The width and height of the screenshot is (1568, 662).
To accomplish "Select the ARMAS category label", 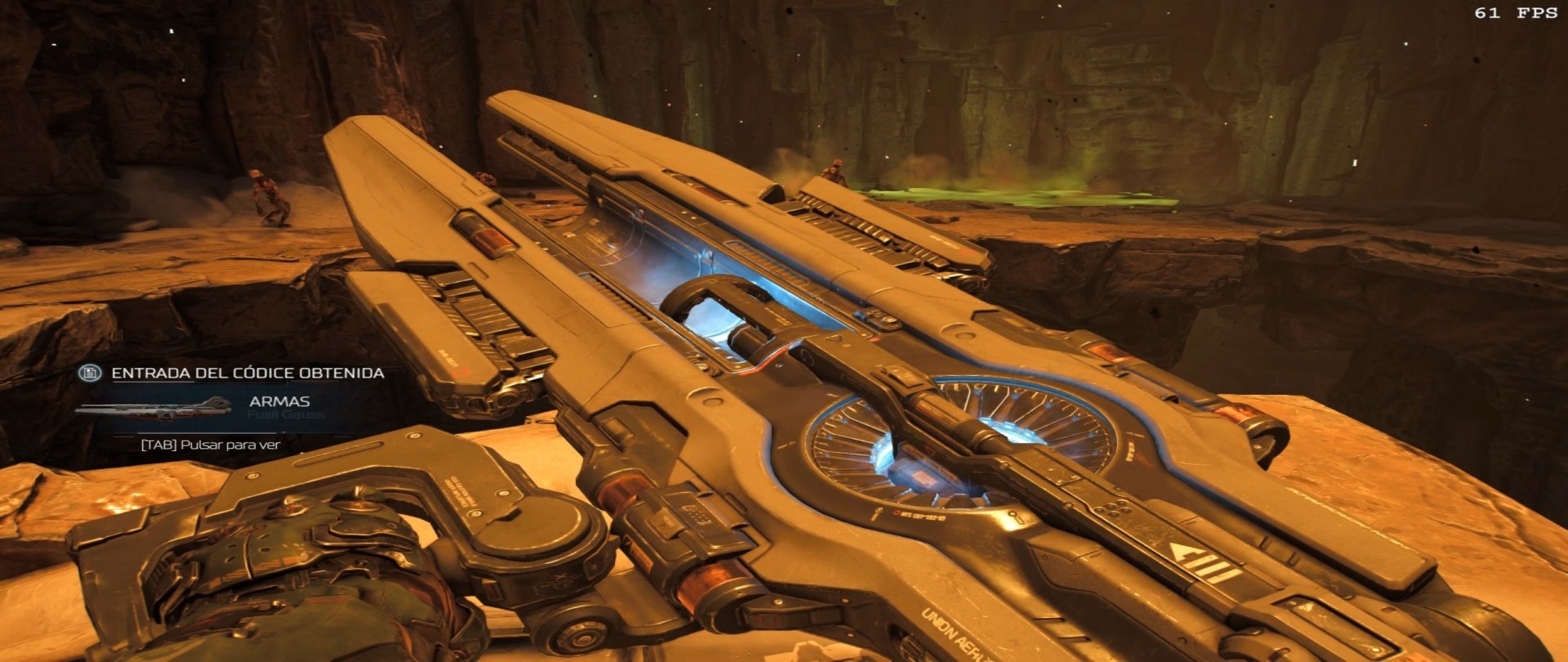I will (278, 402).
